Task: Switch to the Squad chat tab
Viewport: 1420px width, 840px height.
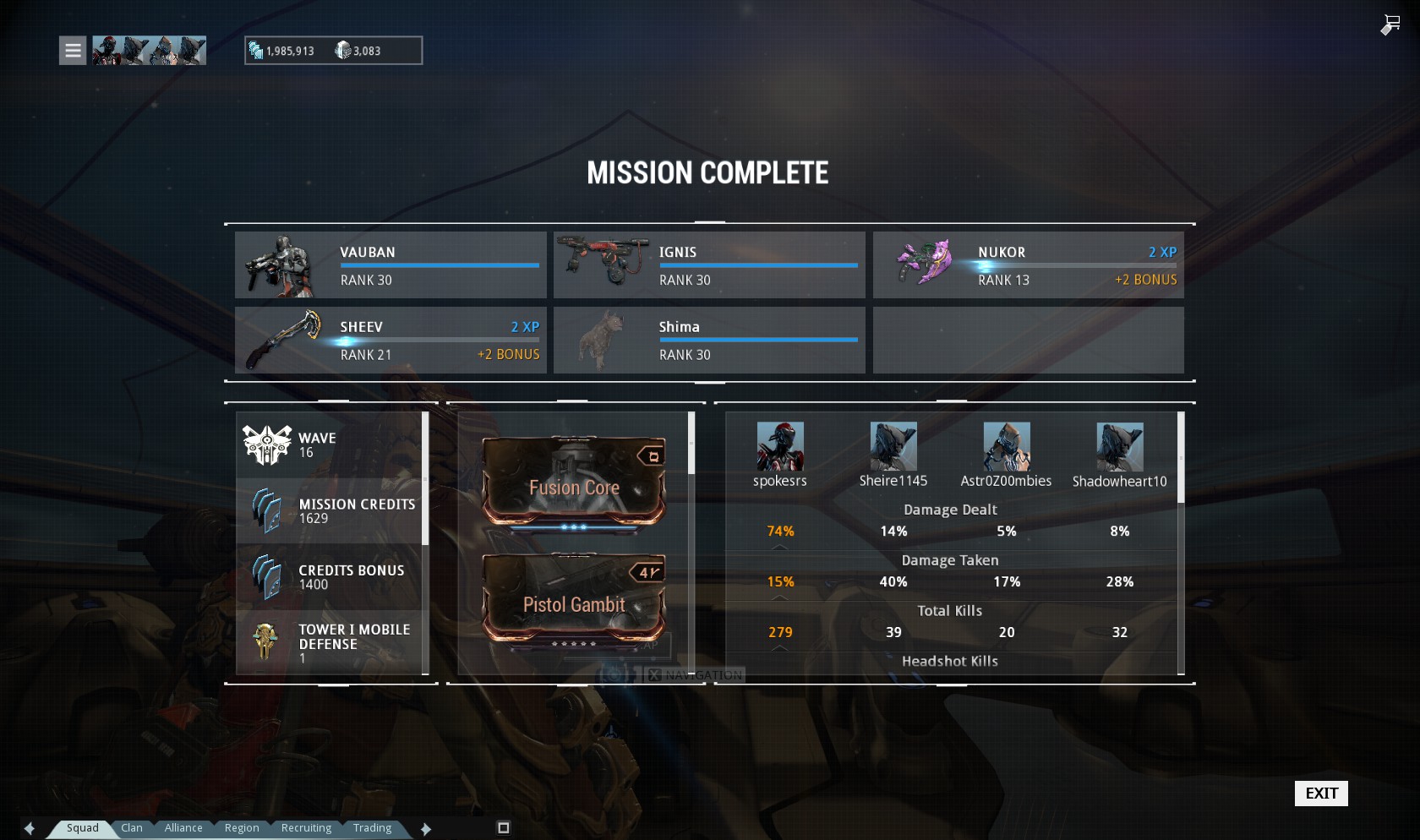Action: coord(82,828)
